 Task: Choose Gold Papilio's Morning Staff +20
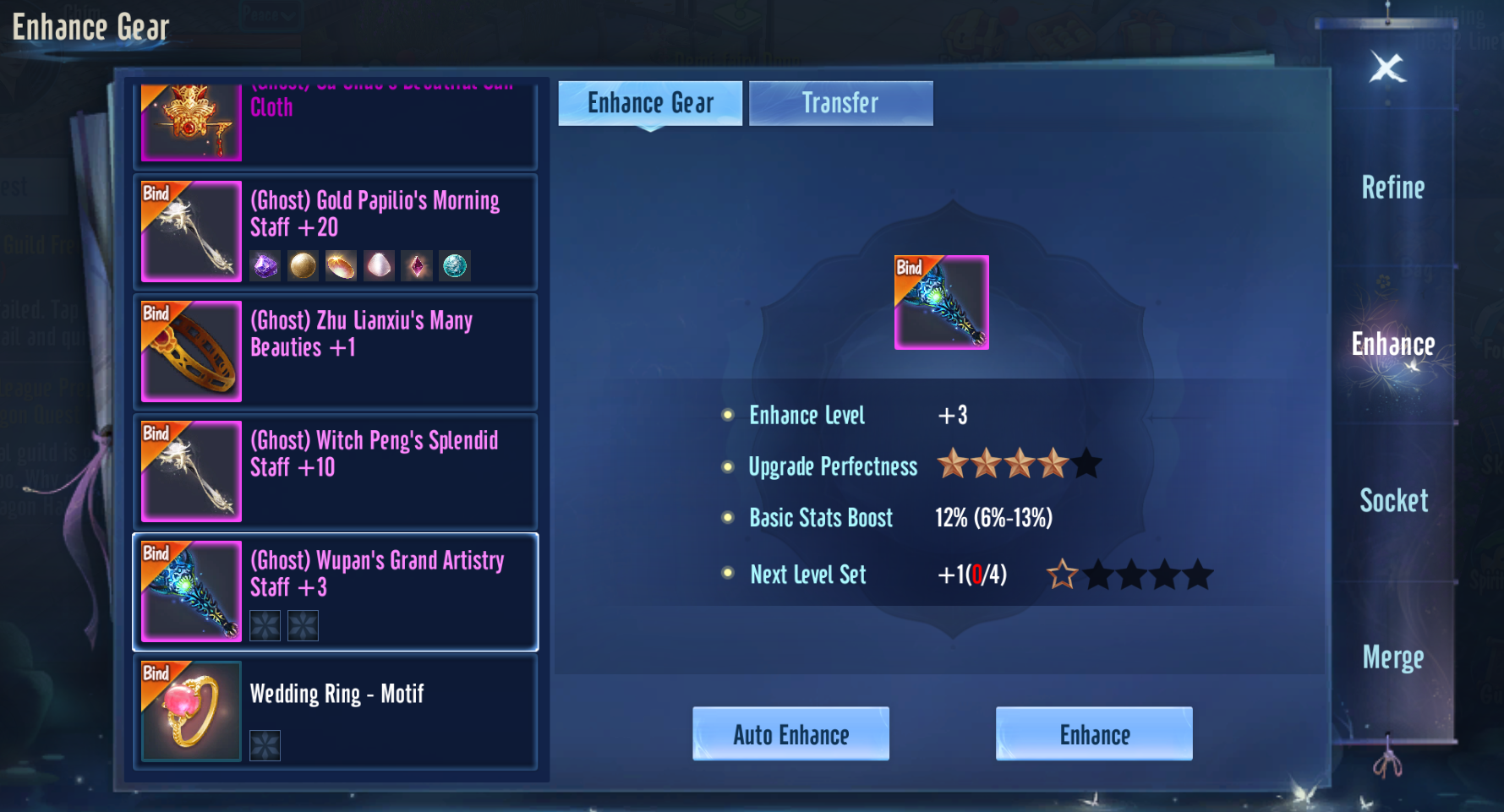point(336,232)
